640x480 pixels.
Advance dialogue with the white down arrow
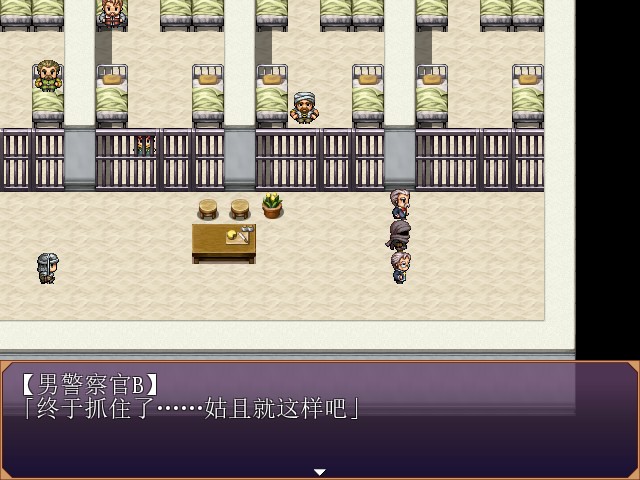pos(320,472)
